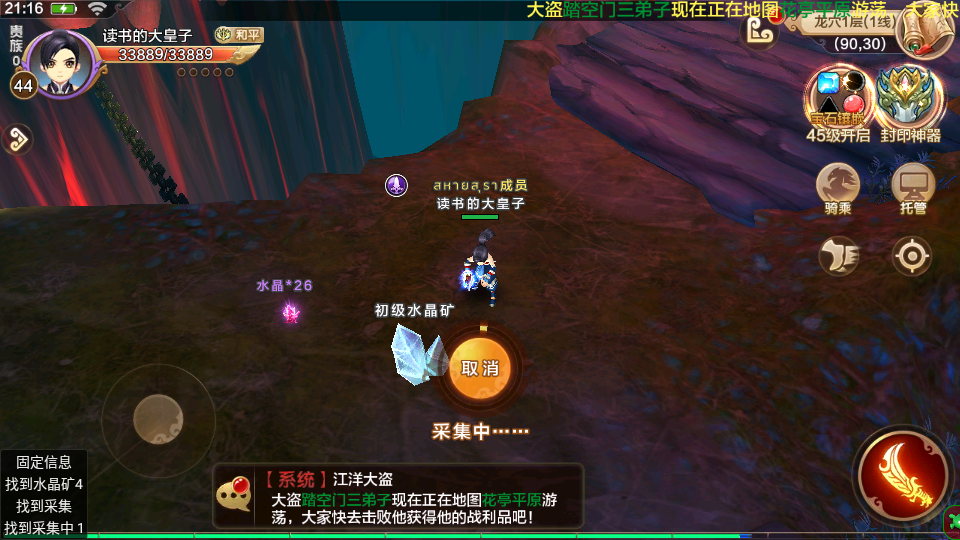Open the 44 level badge
Screen dimensions: 960x540
click(23, 86)
